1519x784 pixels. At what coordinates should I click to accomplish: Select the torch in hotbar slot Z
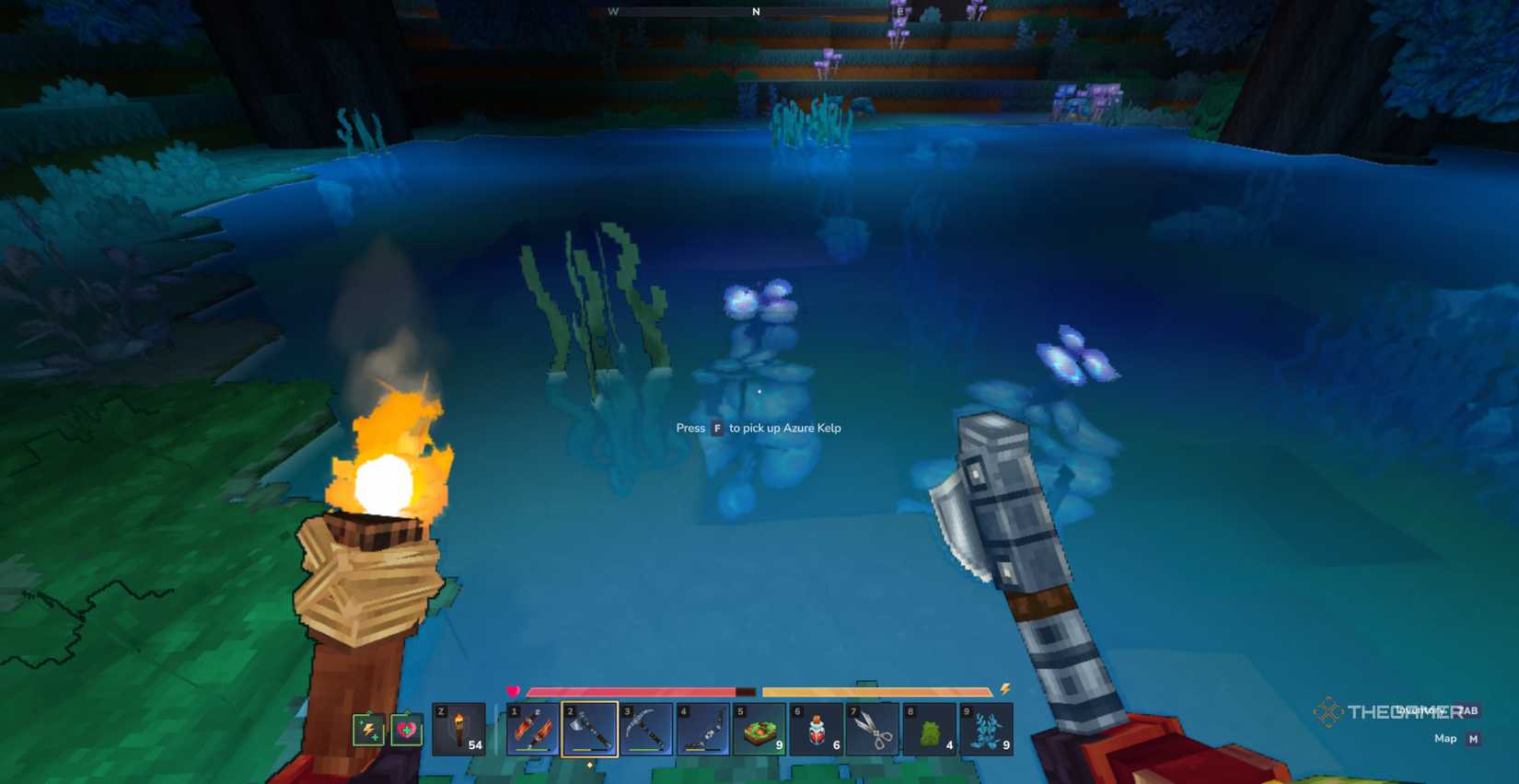pyautogui.click(x=460, y=731)
